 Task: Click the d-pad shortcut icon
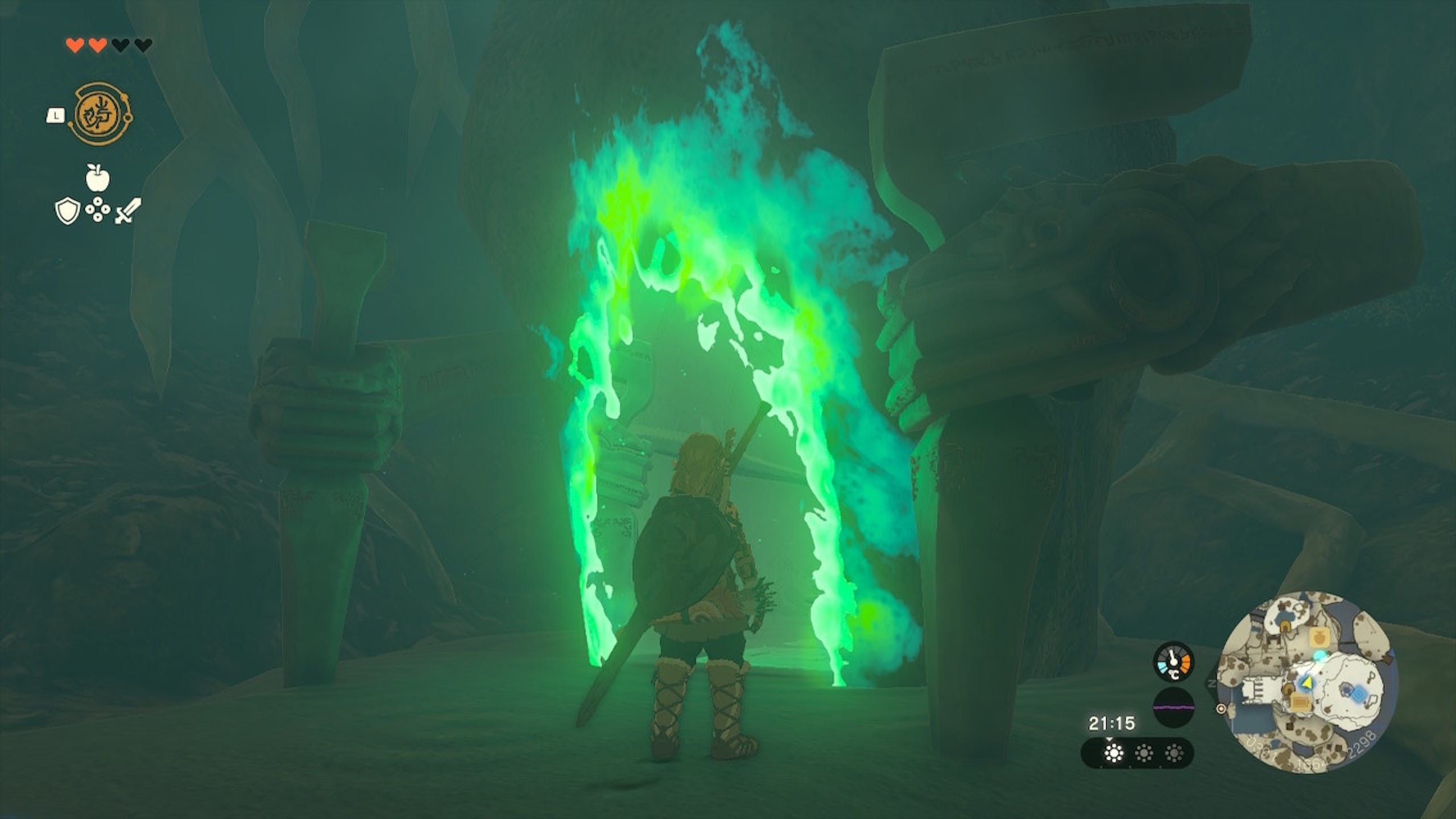click(97, 210)
